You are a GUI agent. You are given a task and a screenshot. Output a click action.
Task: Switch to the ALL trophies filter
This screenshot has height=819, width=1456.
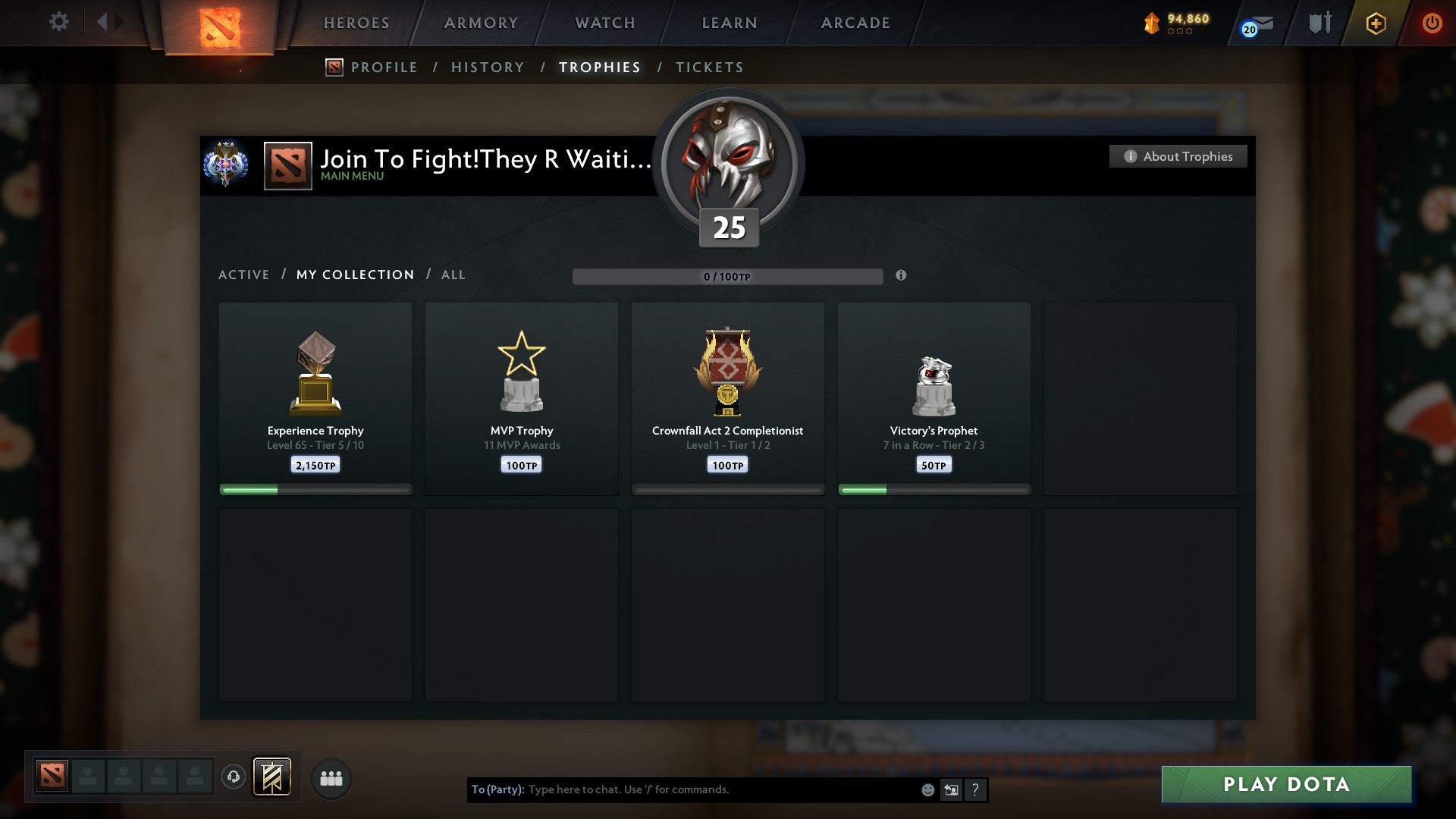(x=453, y=275)
